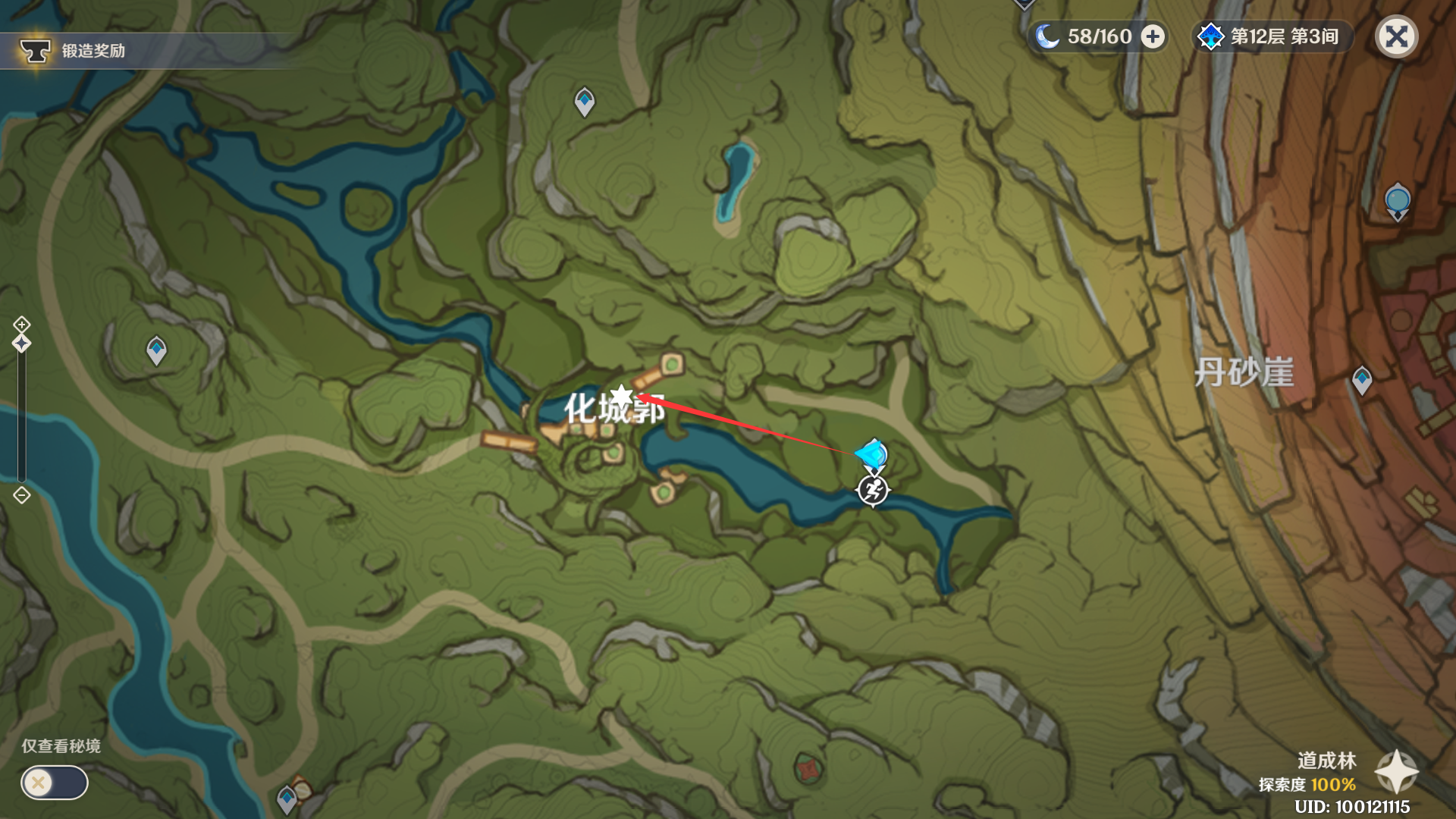Screen dimensions: 1456x819
Task: Zoom in with the map's plus button
Action: 21,325
